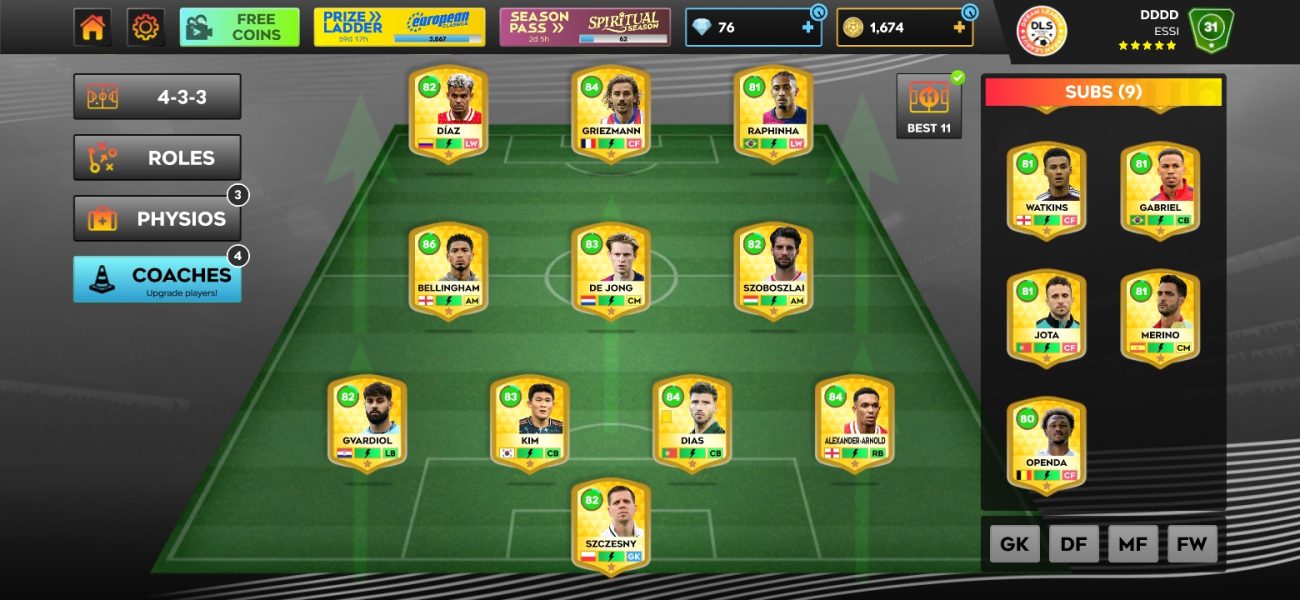The height and width of the screenshot is (600, 1300).
Task: Buy more coins with plus button
Action: coord(959,28)
